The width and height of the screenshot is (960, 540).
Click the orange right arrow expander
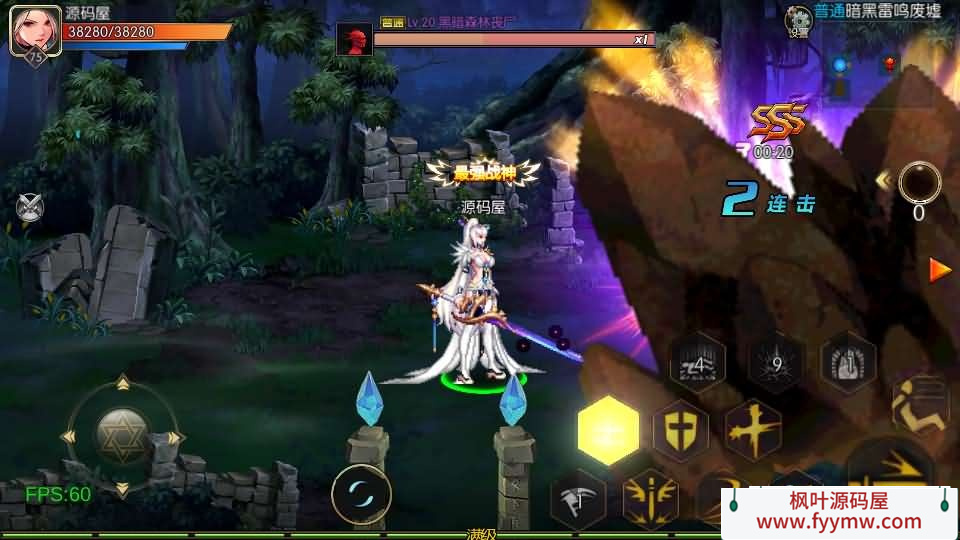pyautogui.click(x=940, y=270)
